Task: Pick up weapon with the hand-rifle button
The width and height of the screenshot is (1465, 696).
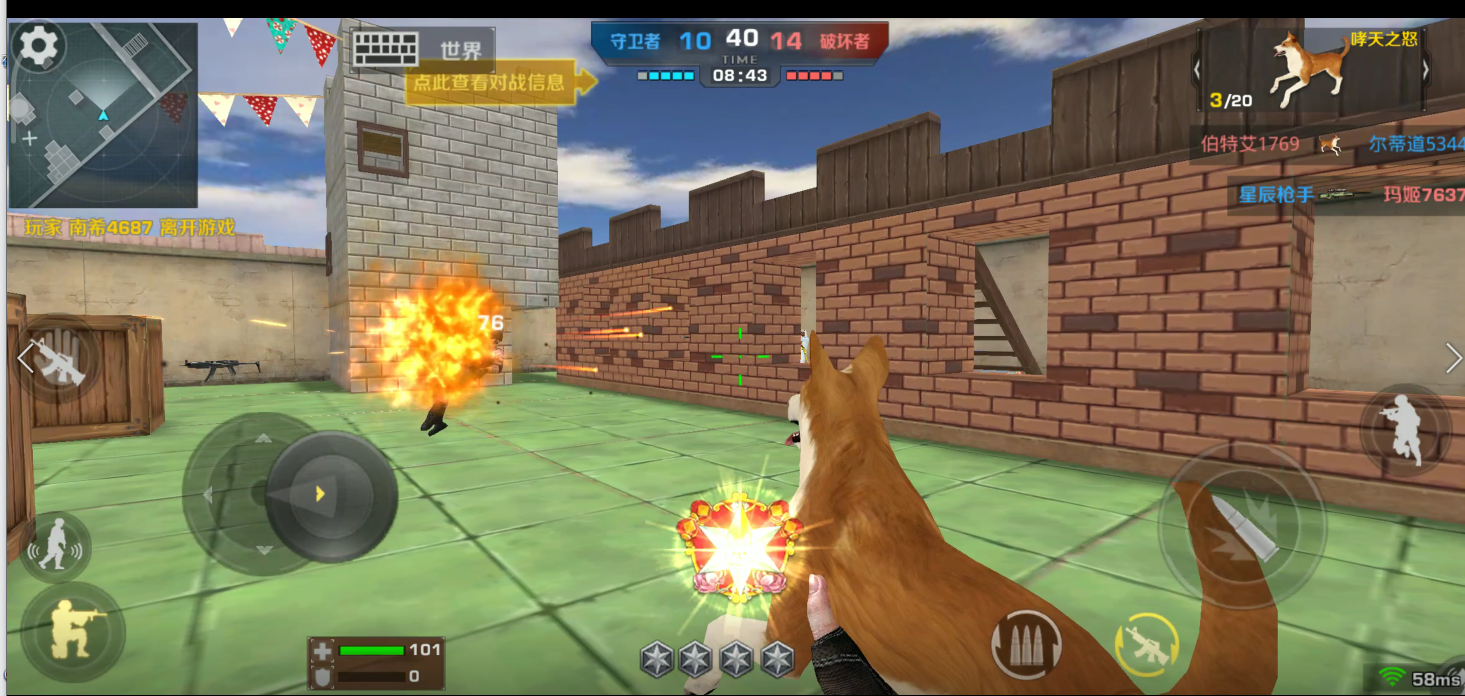Action: (x=60, y=360)
